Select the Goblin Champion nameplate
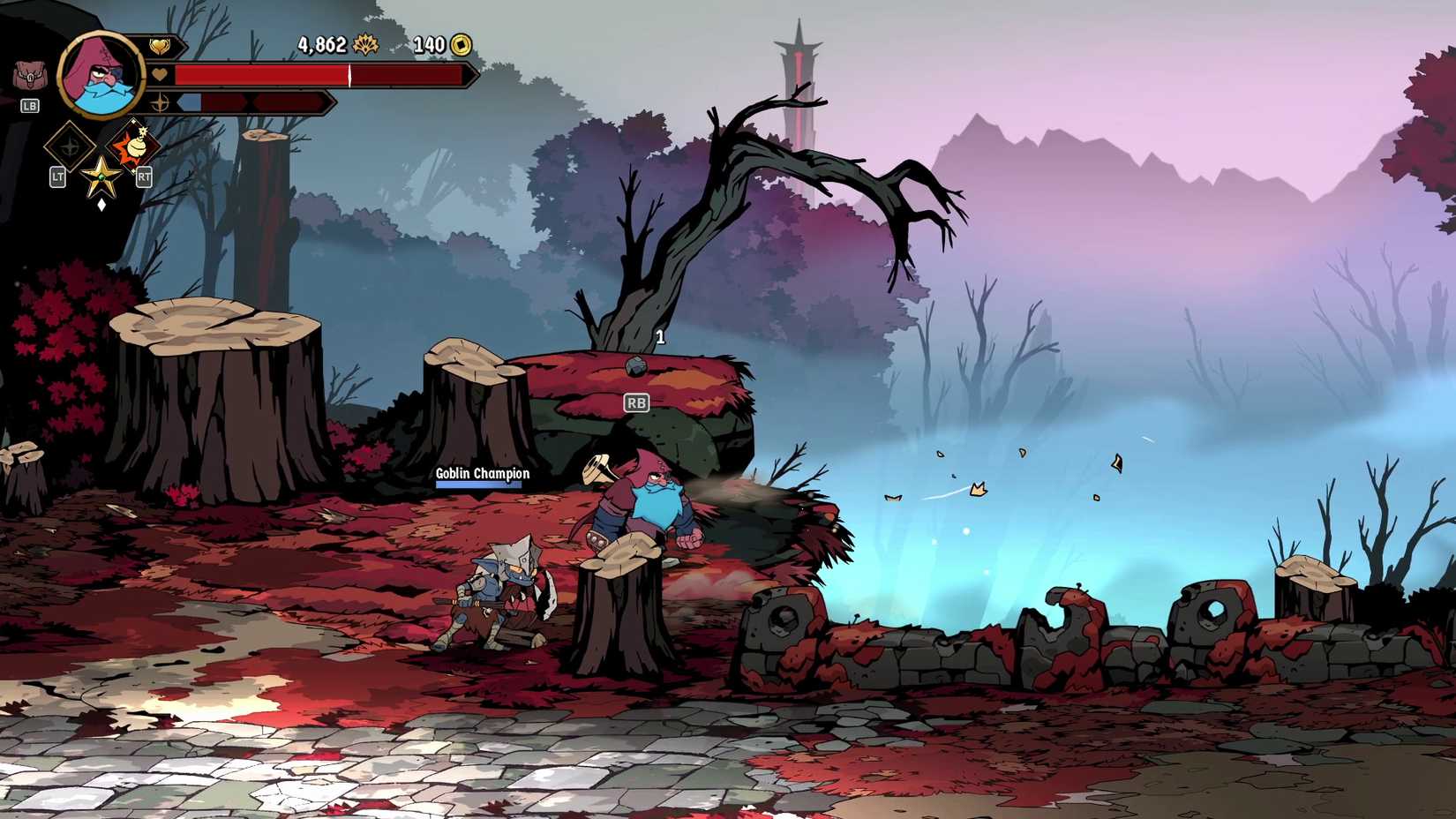Image resolution: width=1456 pixels, height=819 pixels. [x=481, y=474]
